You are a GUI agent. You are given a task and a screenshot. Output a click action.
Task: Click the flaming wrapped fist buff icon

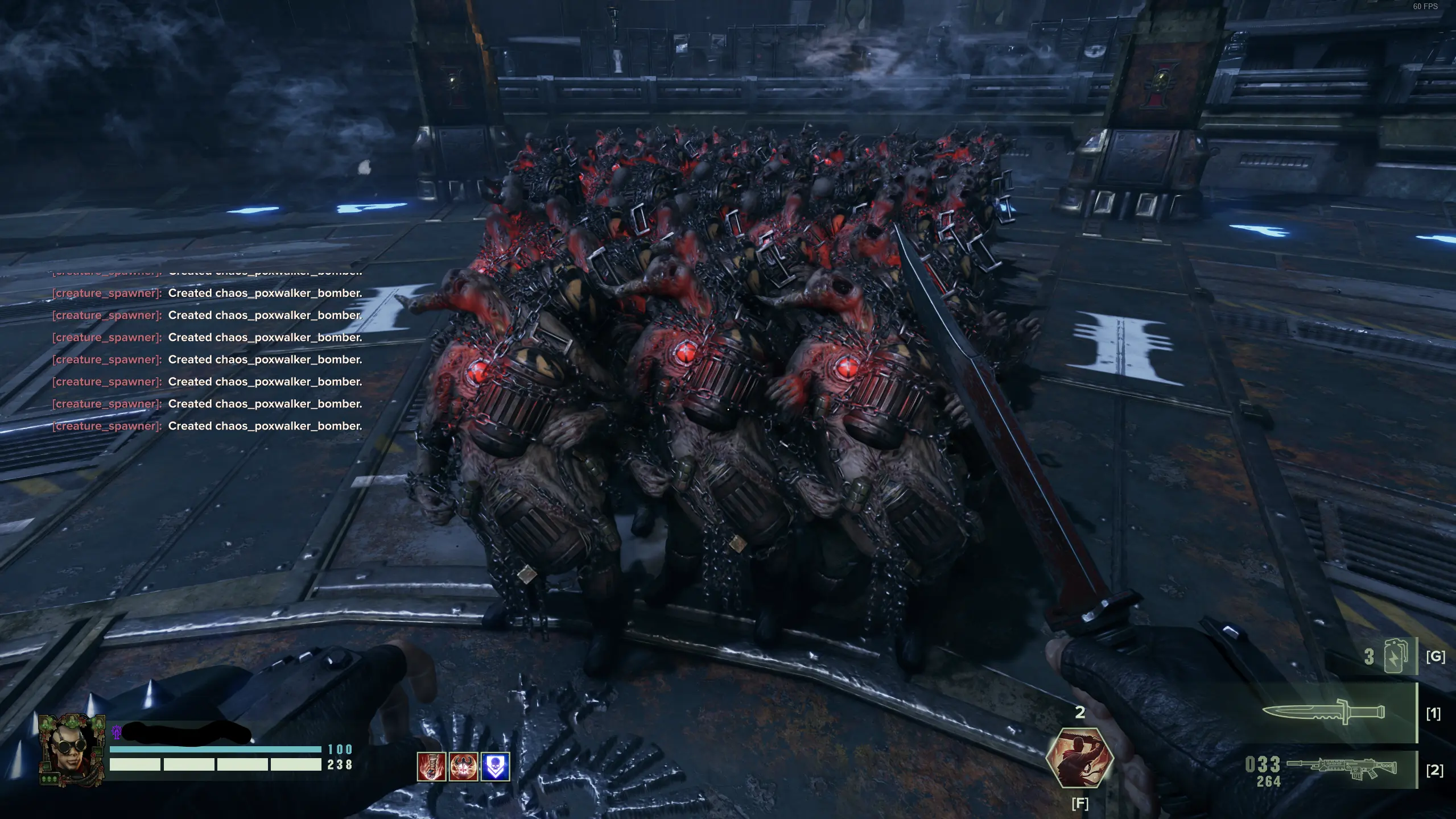click(x=431, y=767)
